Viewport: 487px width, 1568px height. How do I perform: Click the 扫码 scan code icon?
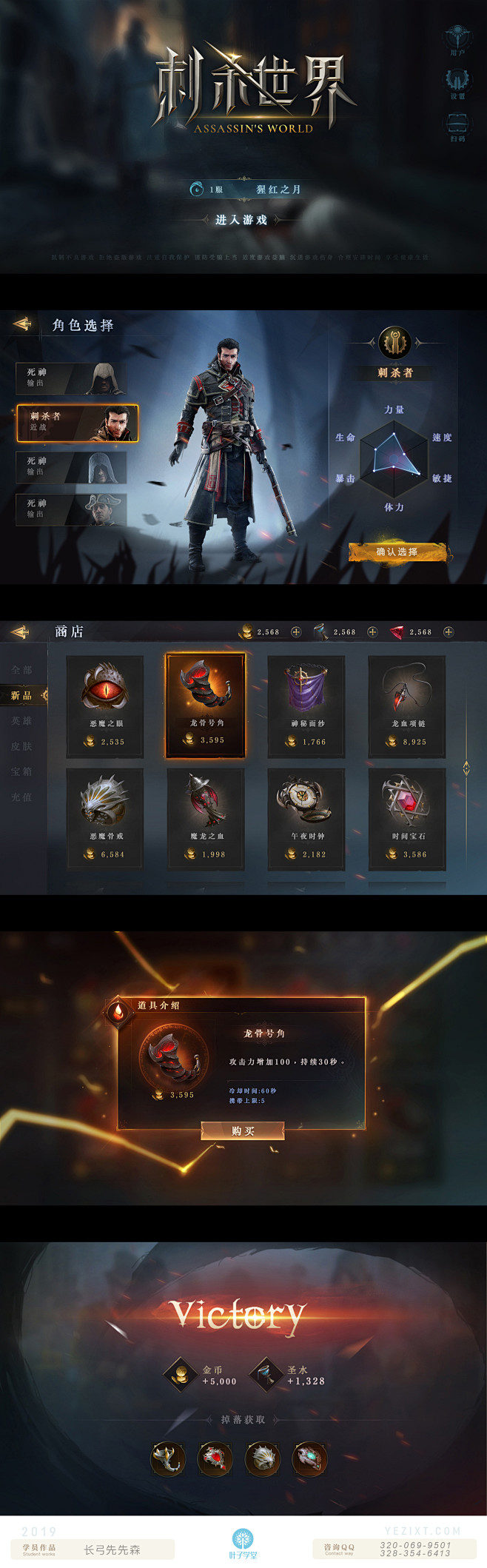tap(457, 124)
